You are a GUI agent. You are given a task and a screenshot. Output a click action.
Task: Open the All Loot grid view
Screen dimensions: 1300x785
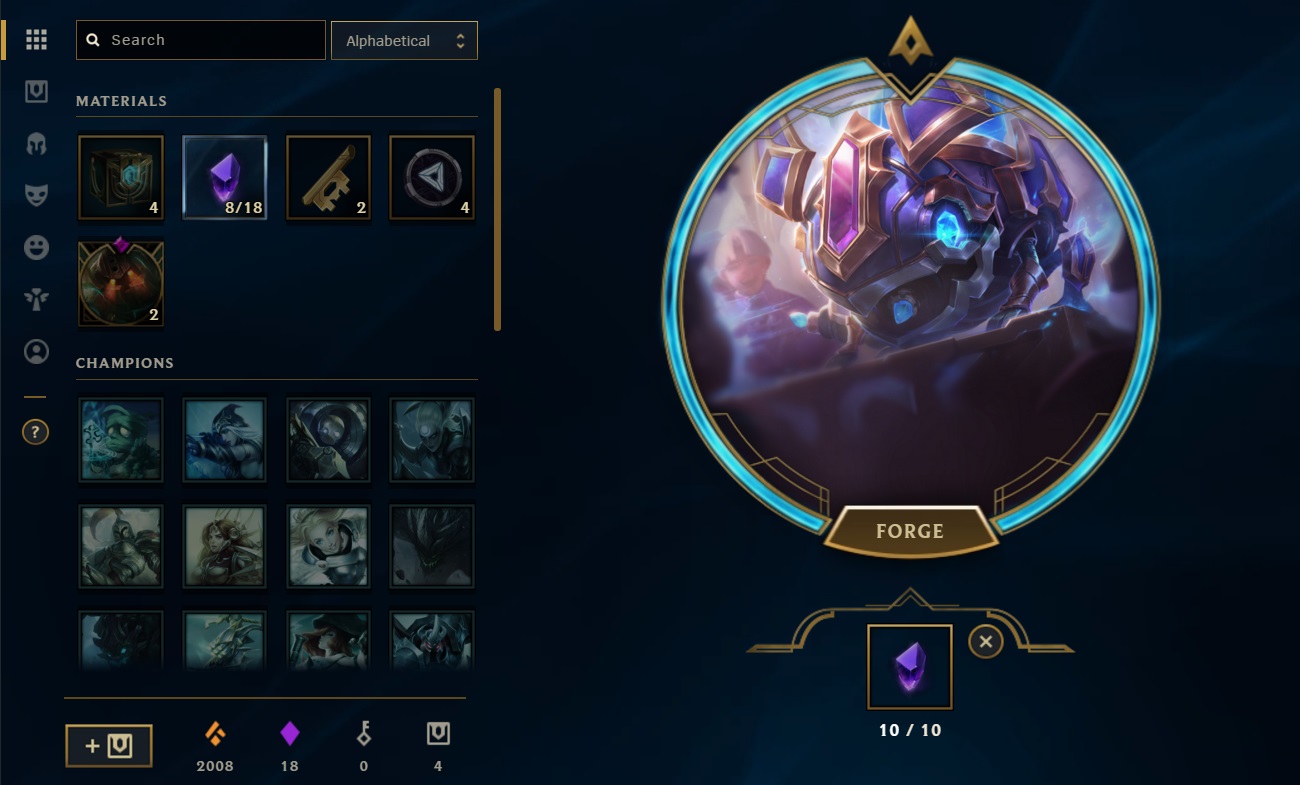(x=36, y=40)
